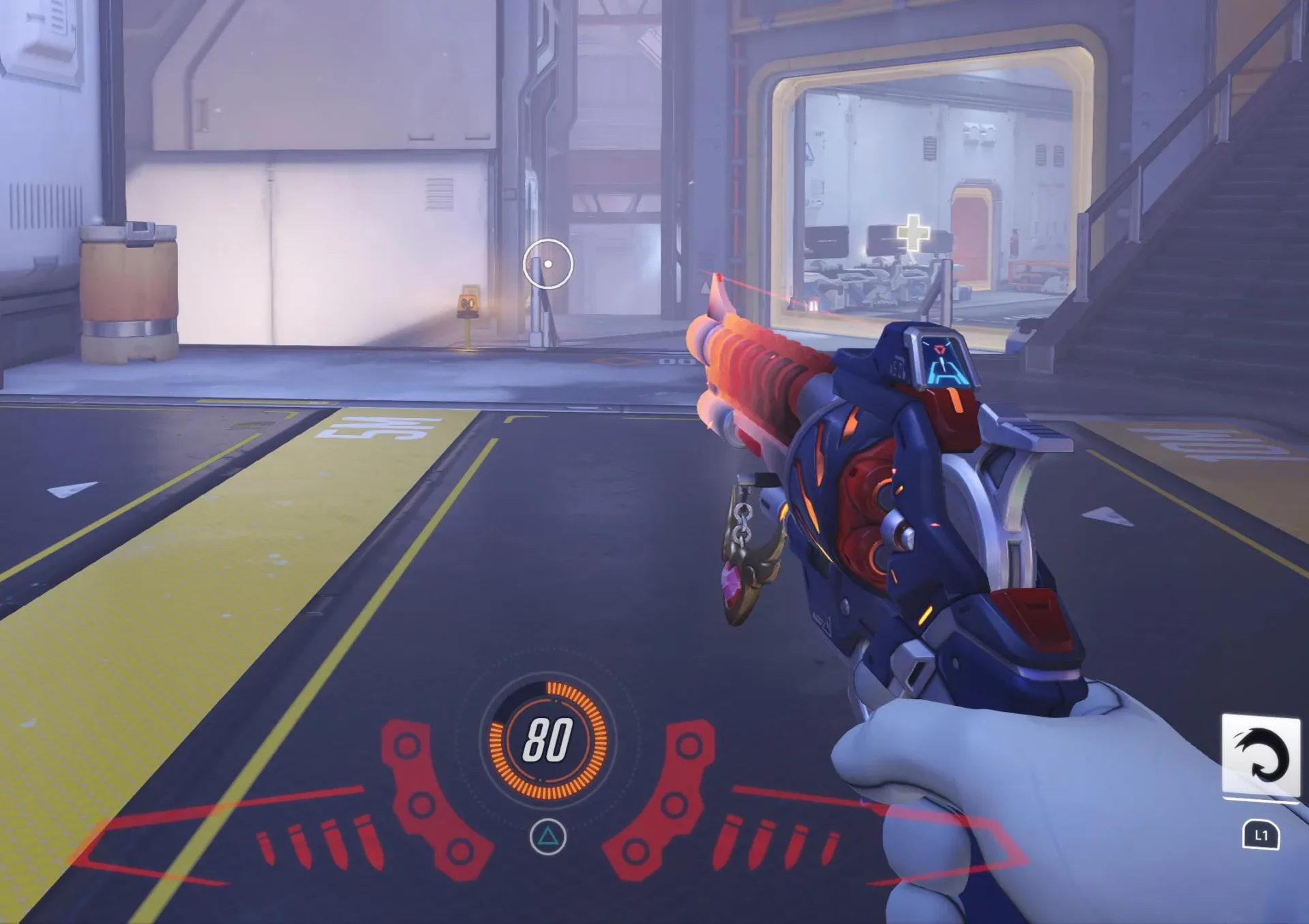The image size is (1309, 924).
Task: Click the yellow caution light on the pole
Action: tap(468, 303)
